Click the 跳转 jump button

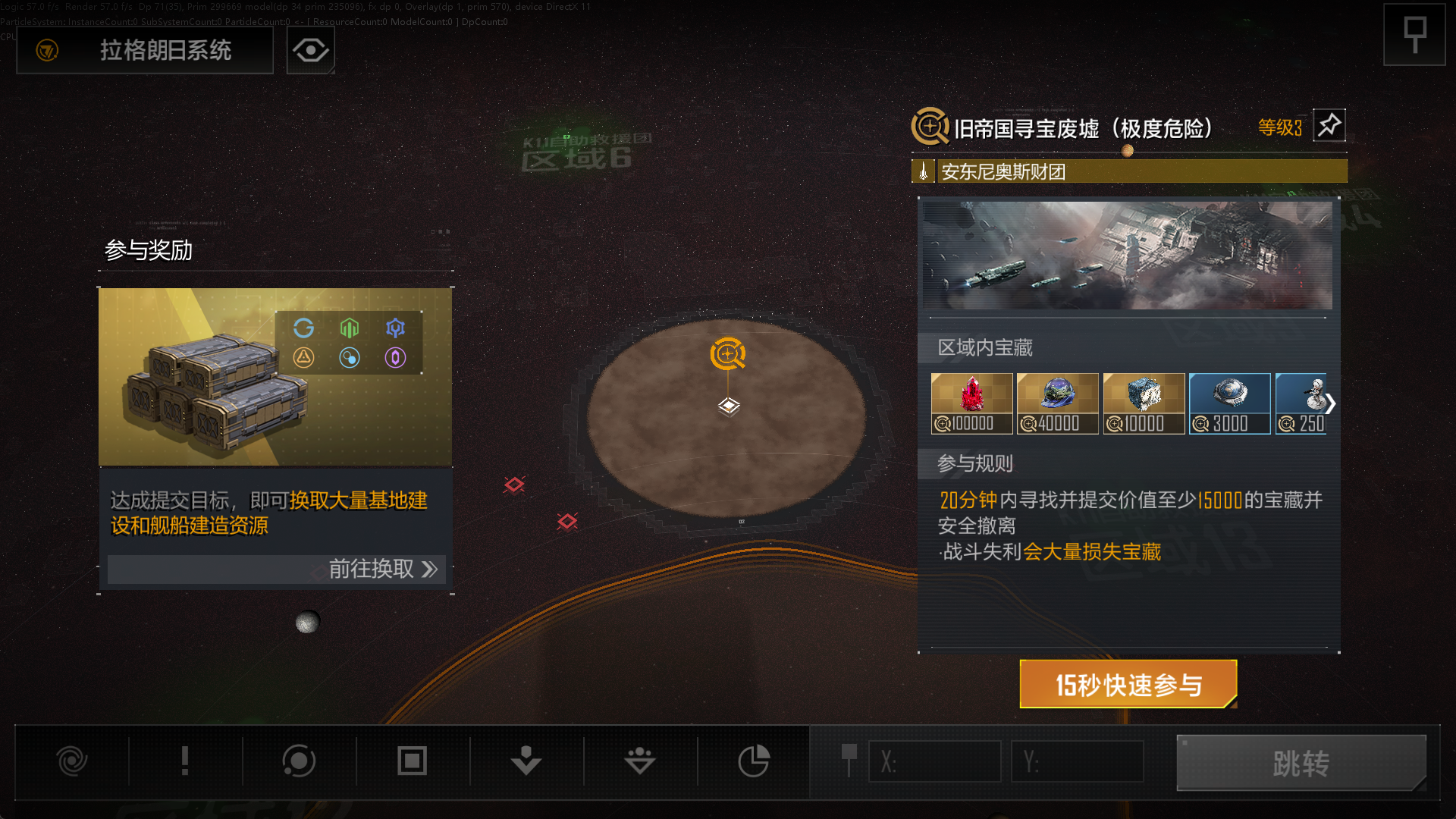1301,763
